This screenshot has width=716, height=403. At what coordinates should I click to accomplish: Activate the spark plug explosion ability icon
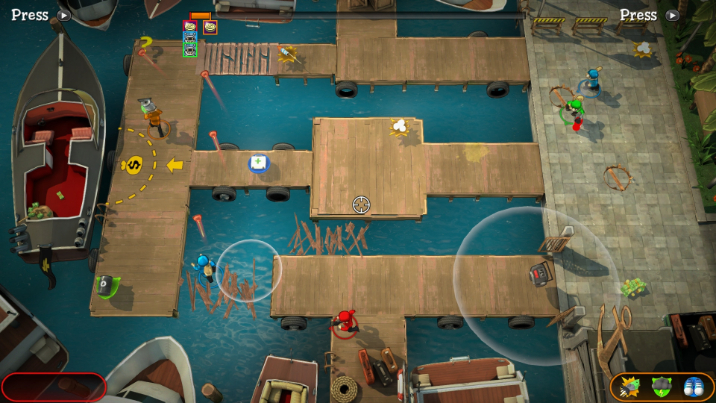[x=630, y=386]
